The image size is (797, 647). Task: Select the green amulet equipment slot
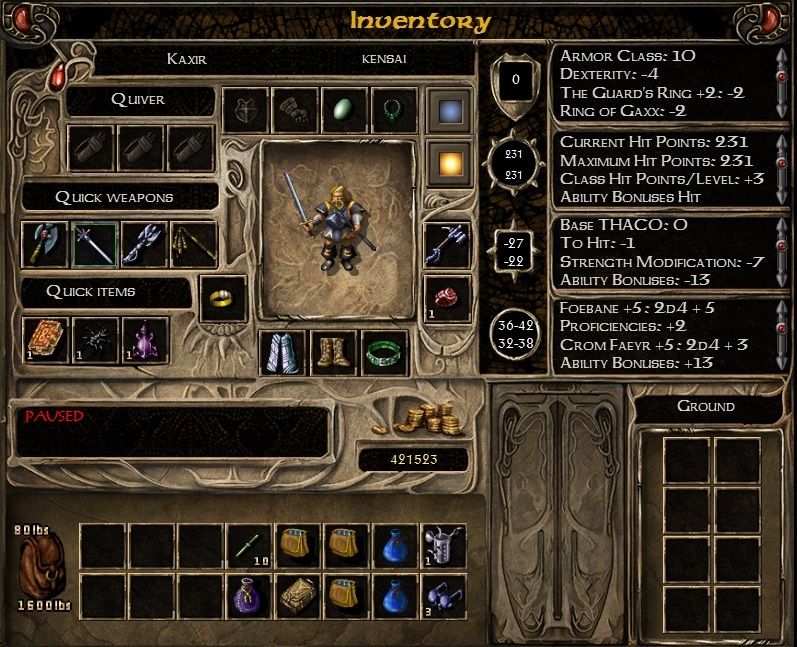point(394,110)
